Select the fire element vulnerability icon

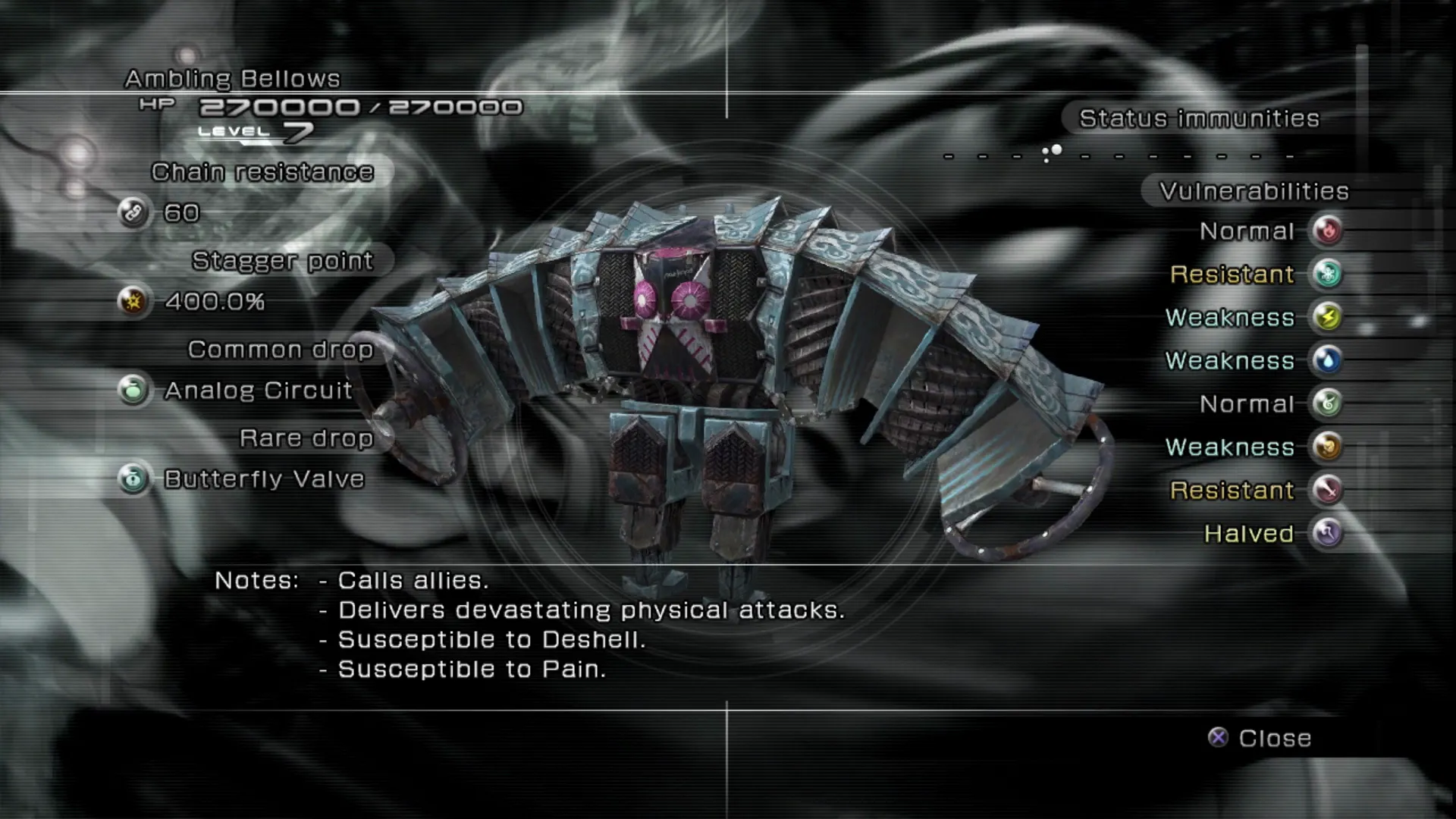1328,231
